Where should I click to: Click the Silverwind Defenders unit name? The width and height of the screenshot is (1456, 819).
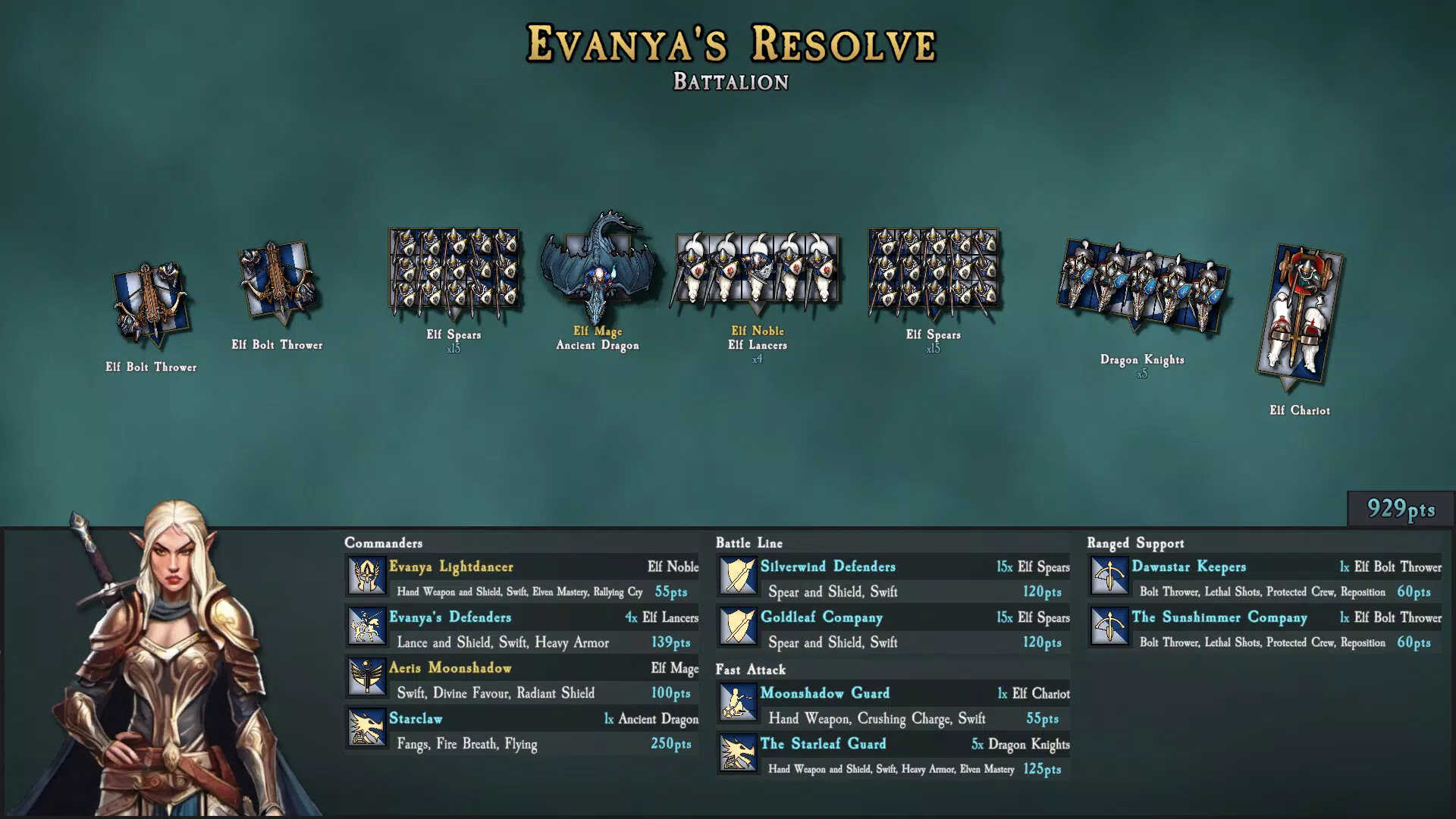[827, 566]
